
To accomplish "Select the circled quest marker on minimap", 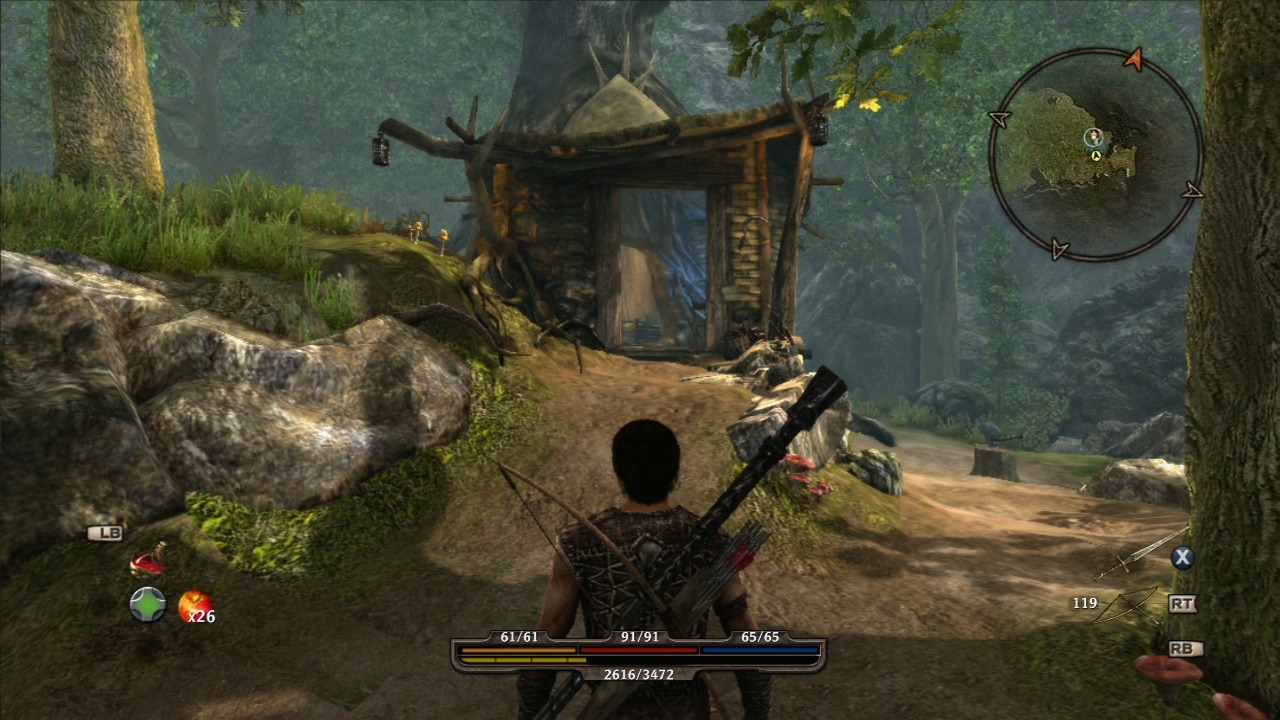I will (1093, 137).
